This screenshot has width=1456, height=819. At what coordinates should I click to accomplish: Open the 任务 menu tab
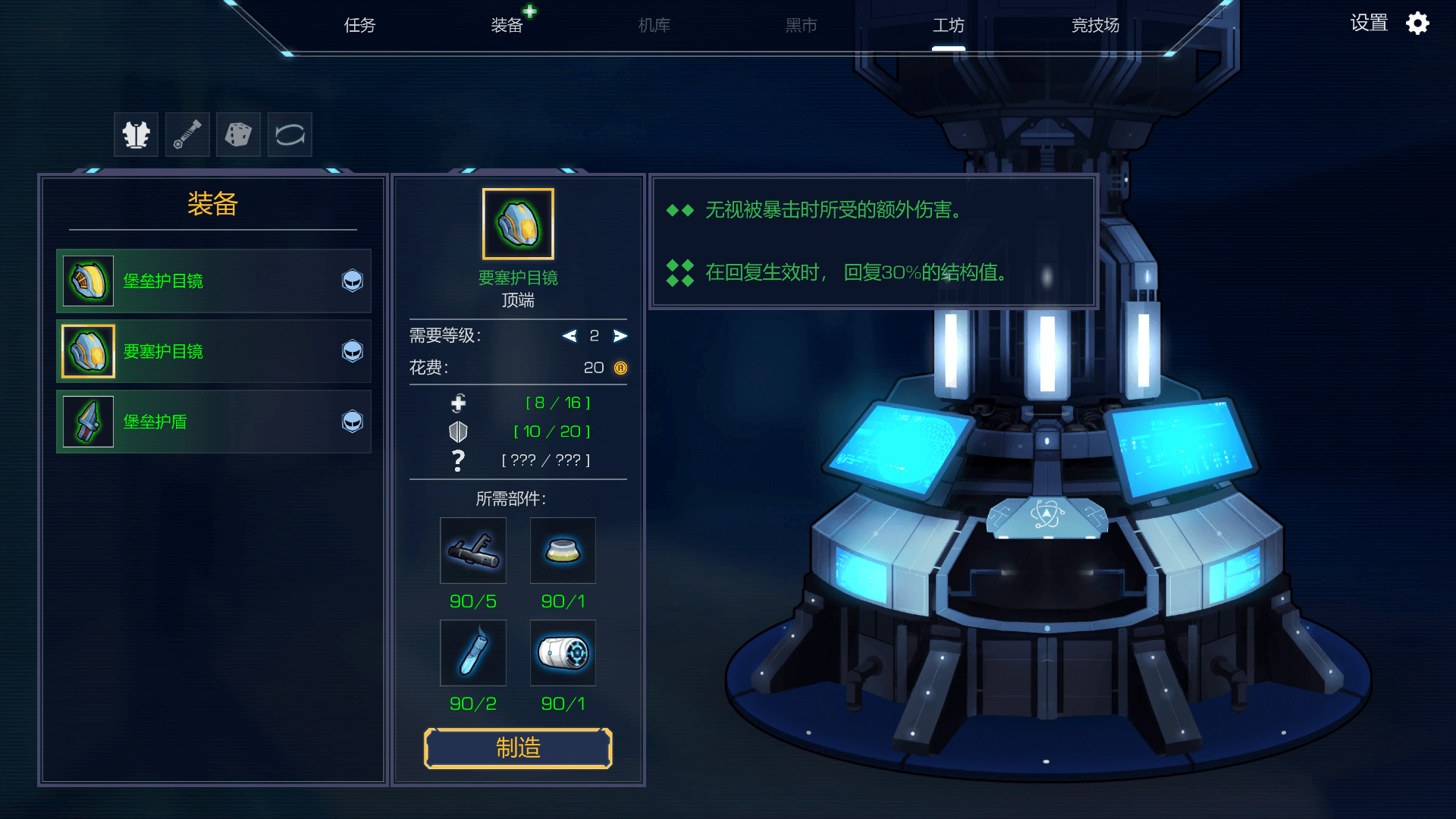coord(360,24)
